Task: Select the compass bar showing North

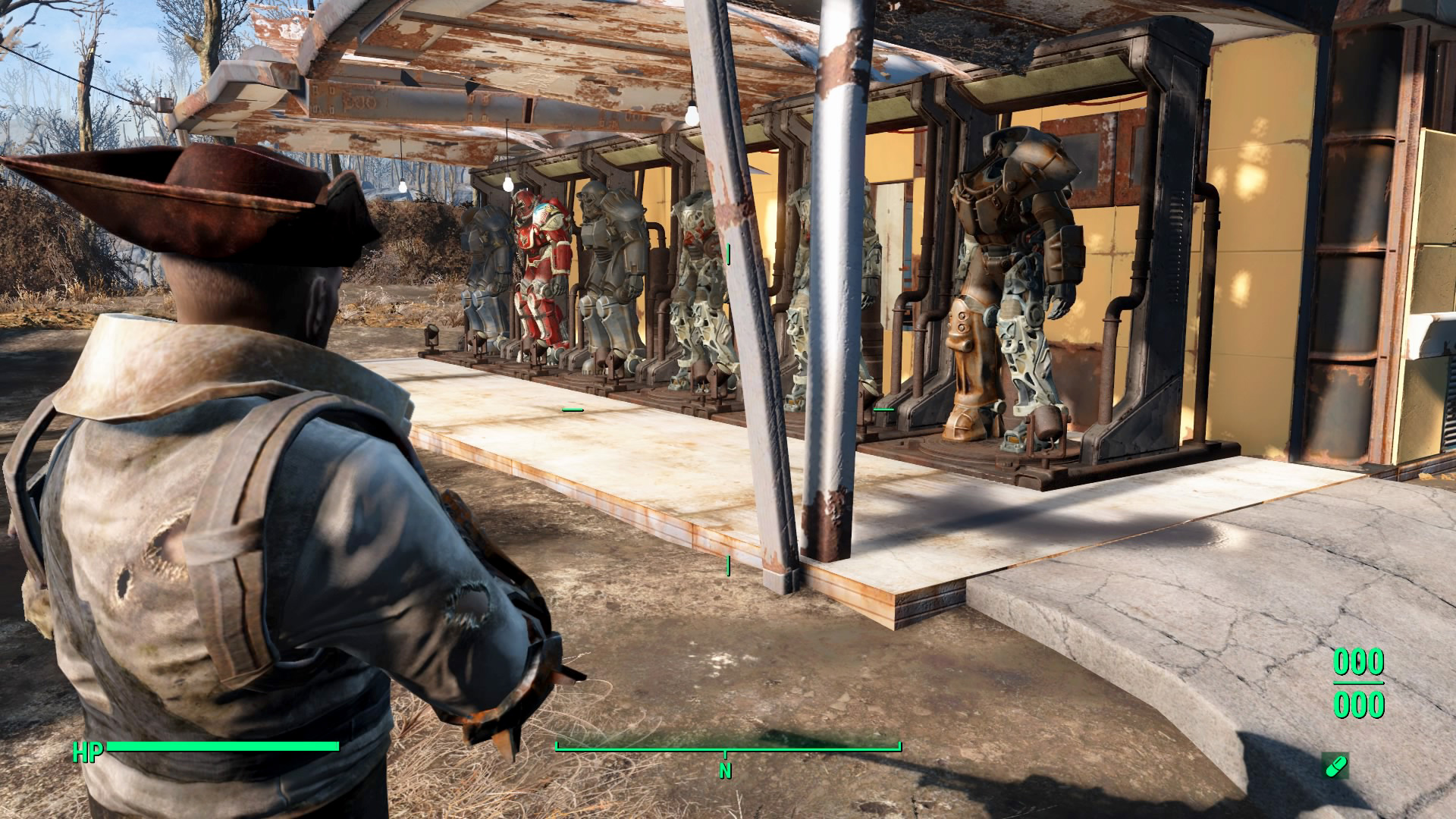Action: 727,751
